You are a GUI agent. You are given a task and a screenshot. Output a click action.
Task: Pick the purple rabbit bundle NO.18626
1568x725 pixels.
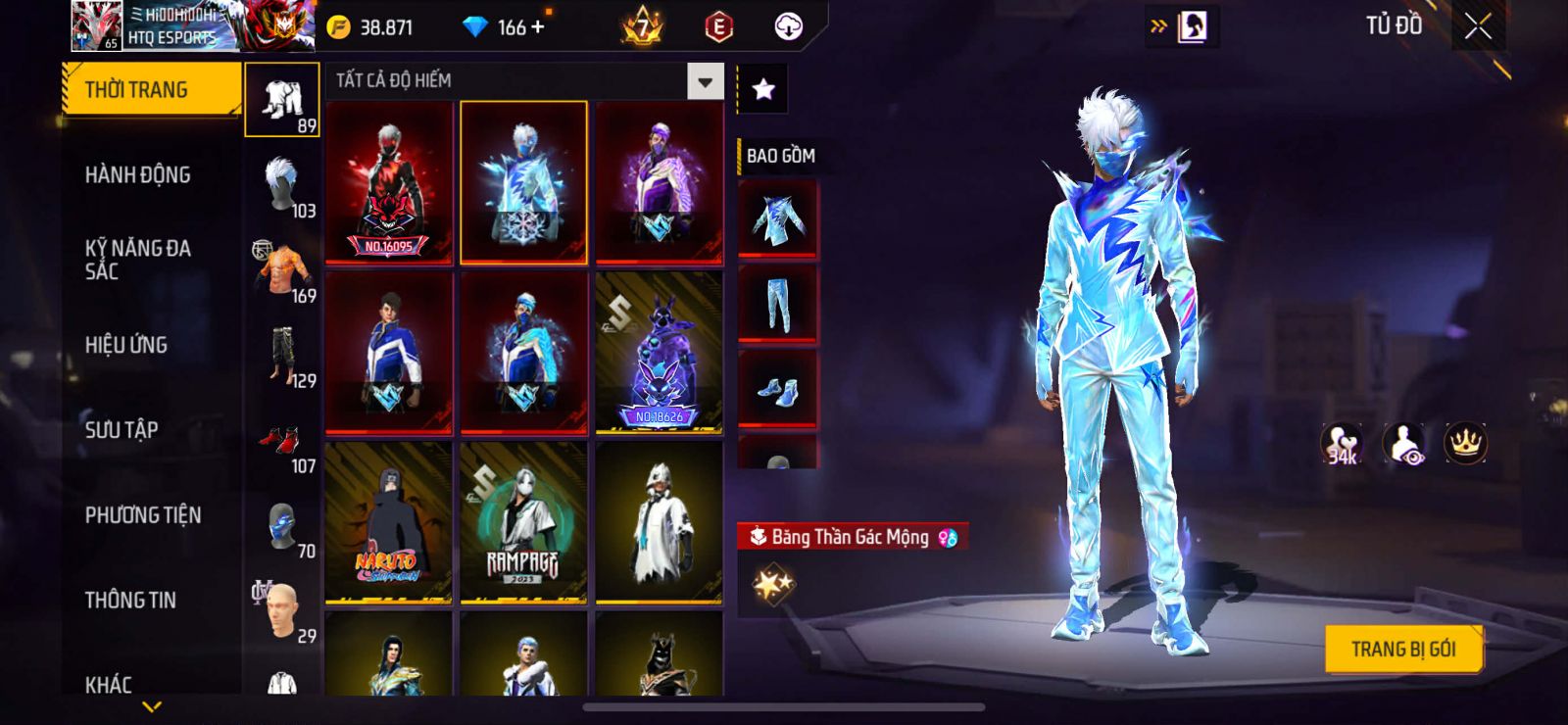click(659, 353)
